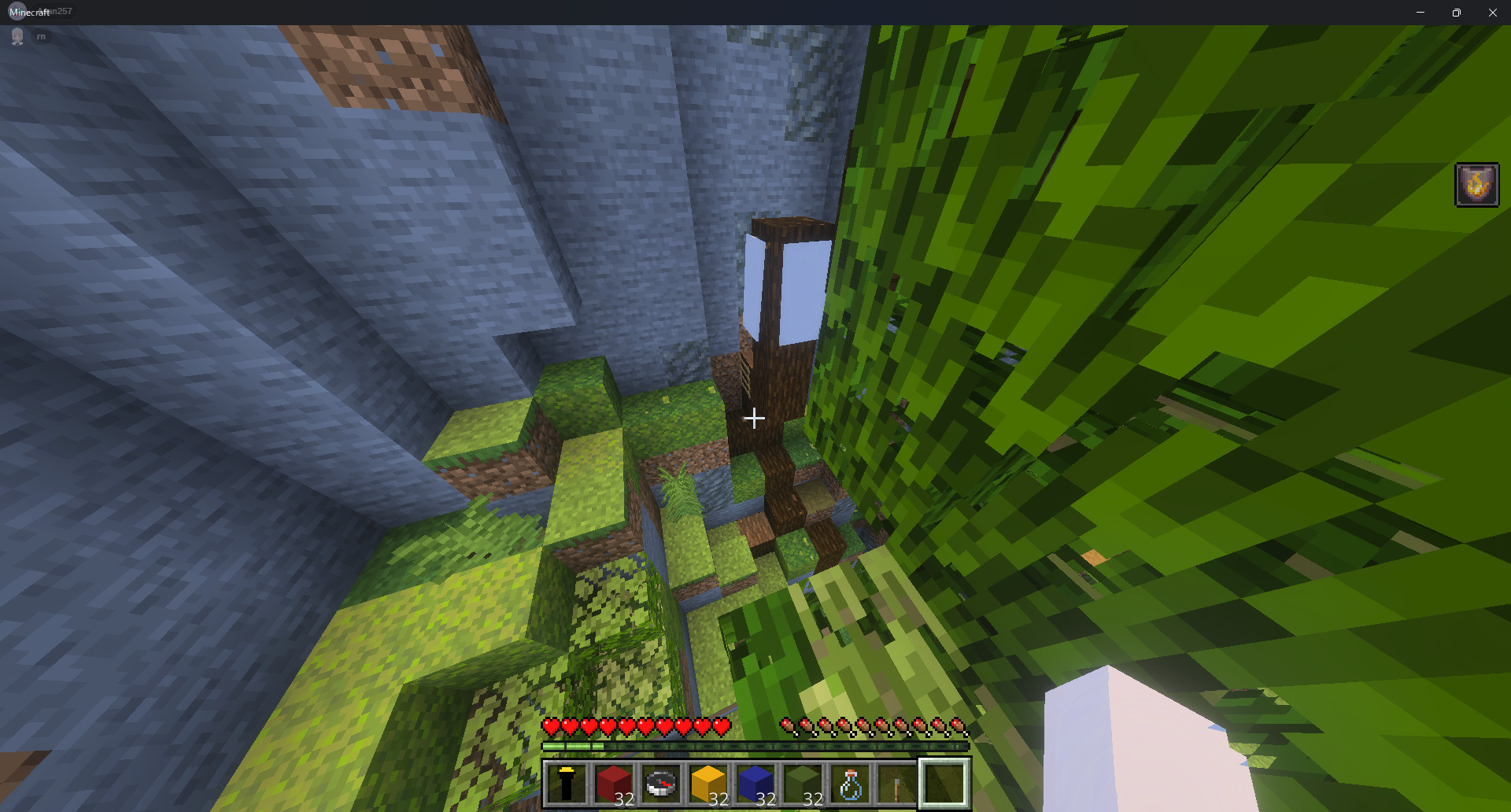Image resolution: width=1511 pixels, height=812 pixels.
Task: Minimize the Minecraft window
Action: pyautogui.click(x=1420, y=12)
